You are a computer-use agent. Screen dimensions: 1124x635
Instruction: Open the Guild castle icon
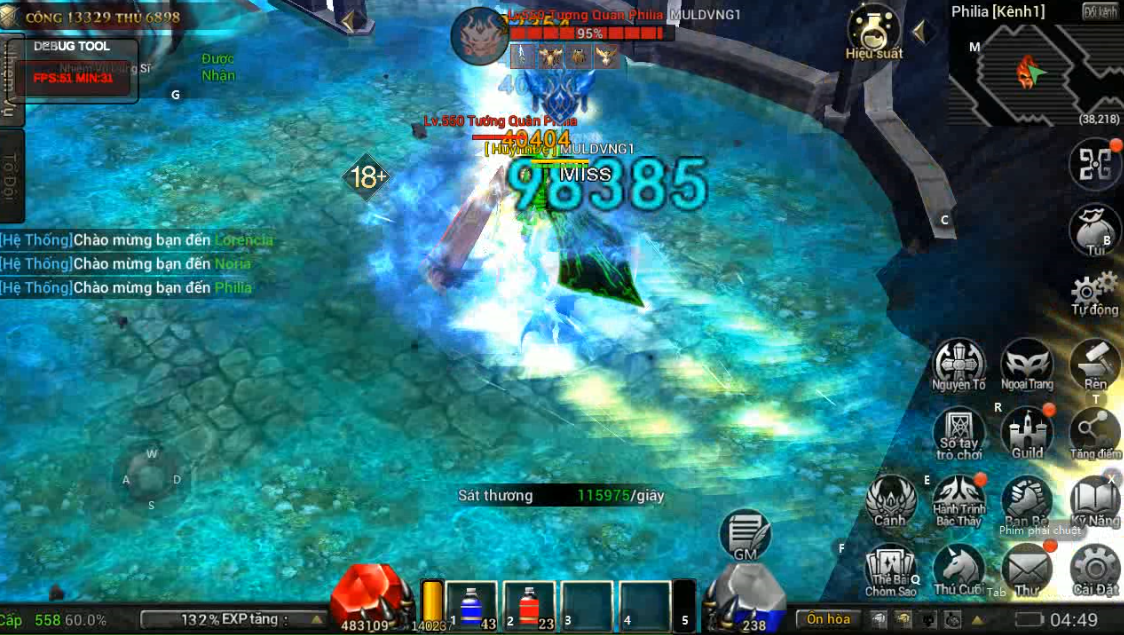pos(1027,432)
